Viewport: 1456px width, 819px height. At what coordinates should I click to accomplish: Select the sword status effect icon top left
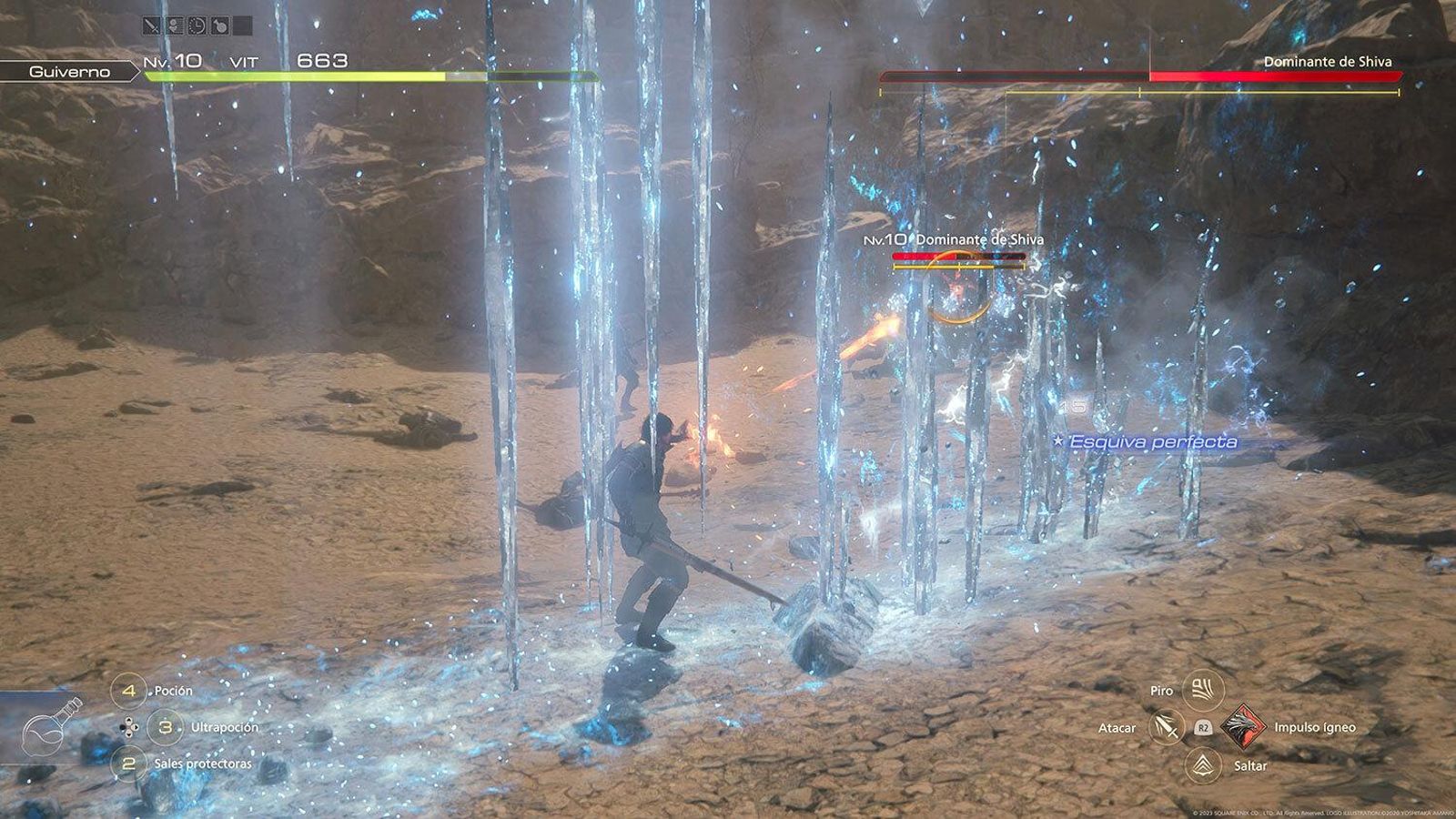coord(150,25)
